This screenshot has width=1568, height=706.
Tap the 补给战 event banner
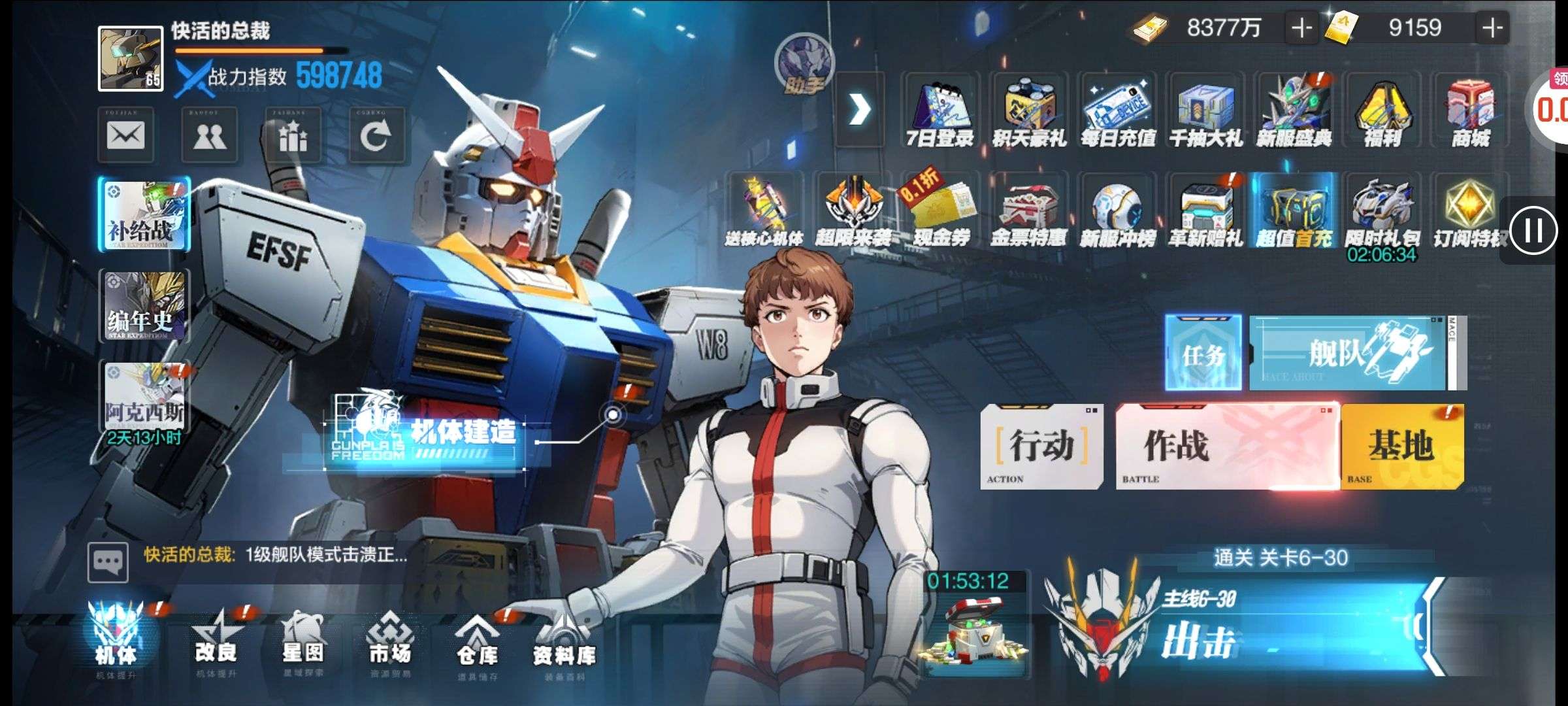[144, 214]
